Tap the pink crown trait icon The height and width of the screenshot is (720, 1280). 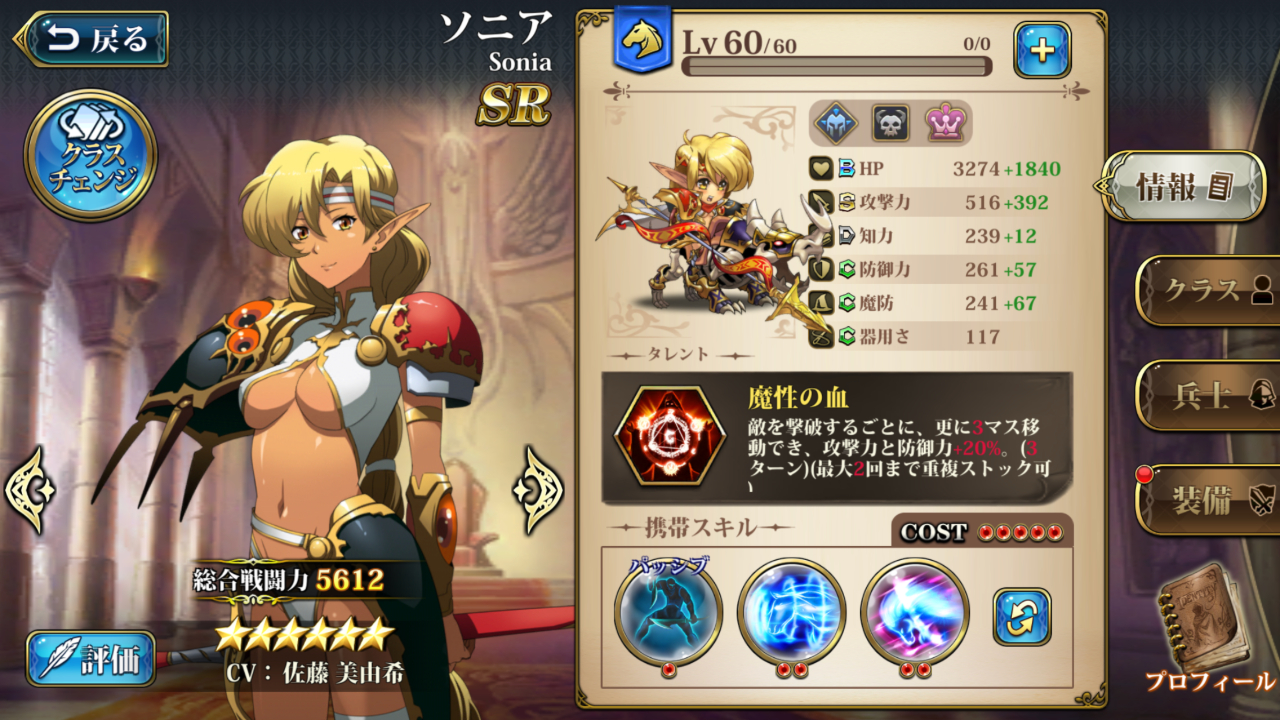[x=943, y=123]
